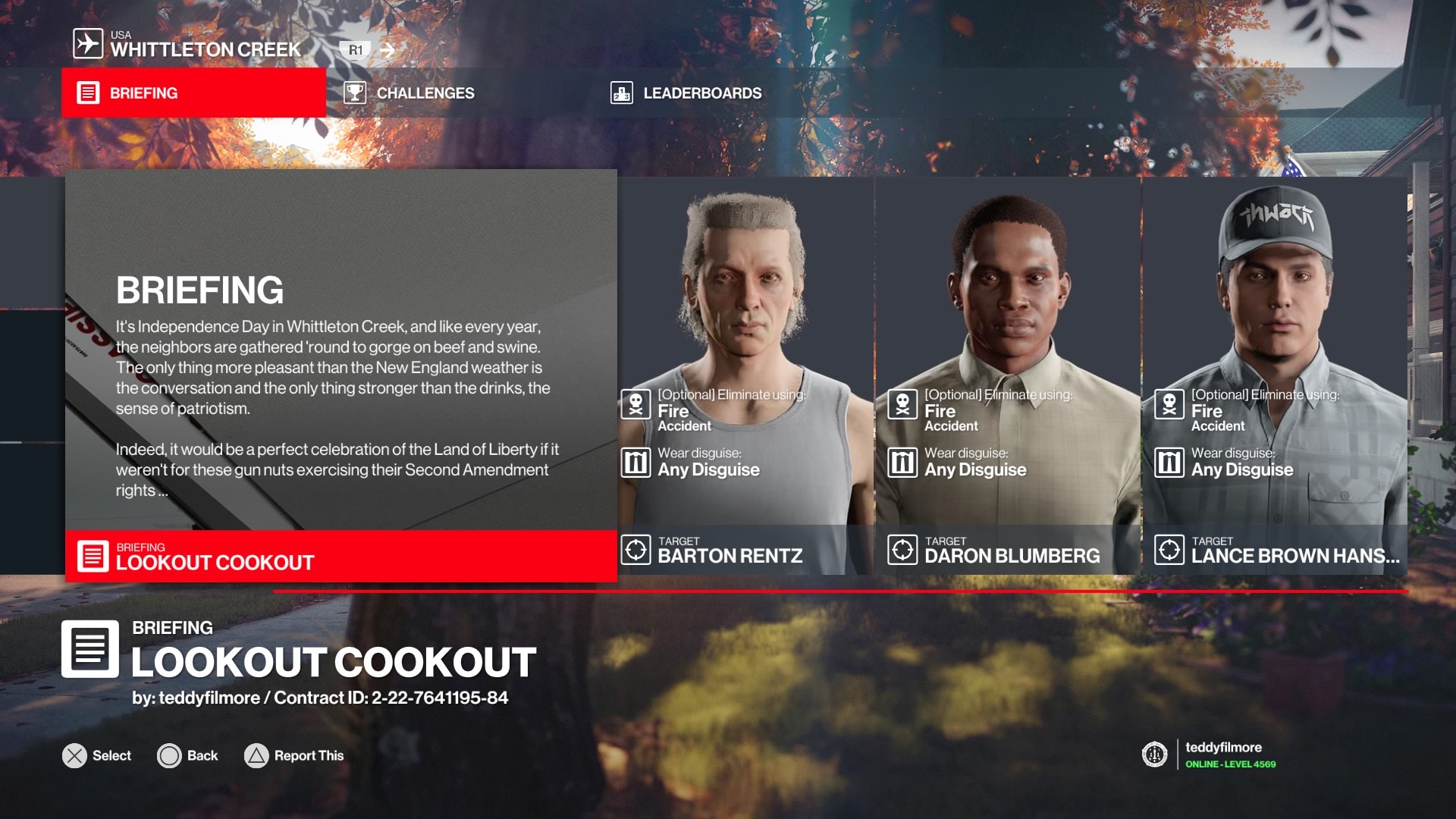Screen dimensions: 1456x819
Task: Switch to the Briefing tab
Action: 193,93
